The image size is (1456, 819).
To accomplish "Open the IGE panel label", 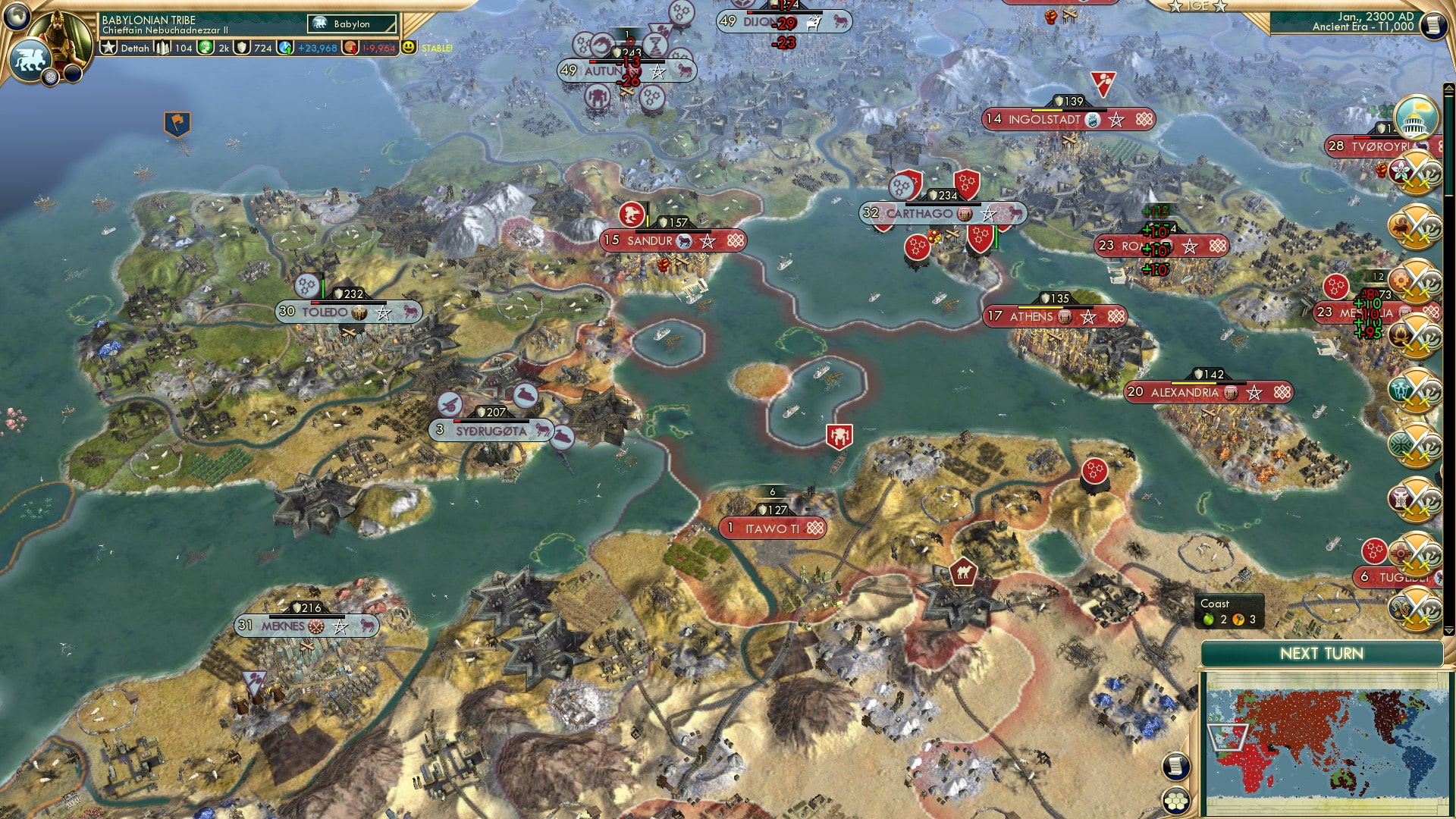I will [1198, 6].
